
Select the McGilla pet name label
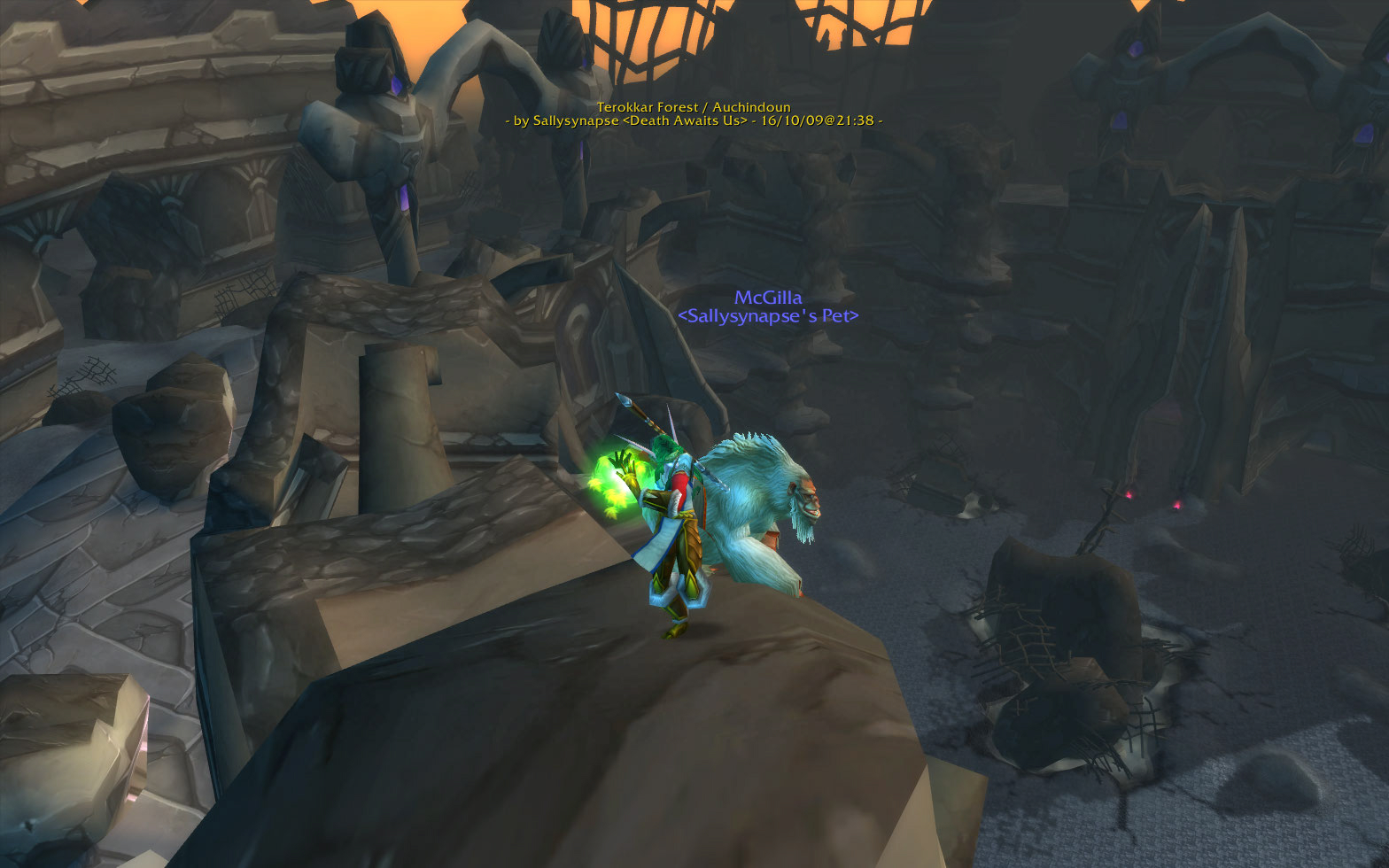[767, 298]
